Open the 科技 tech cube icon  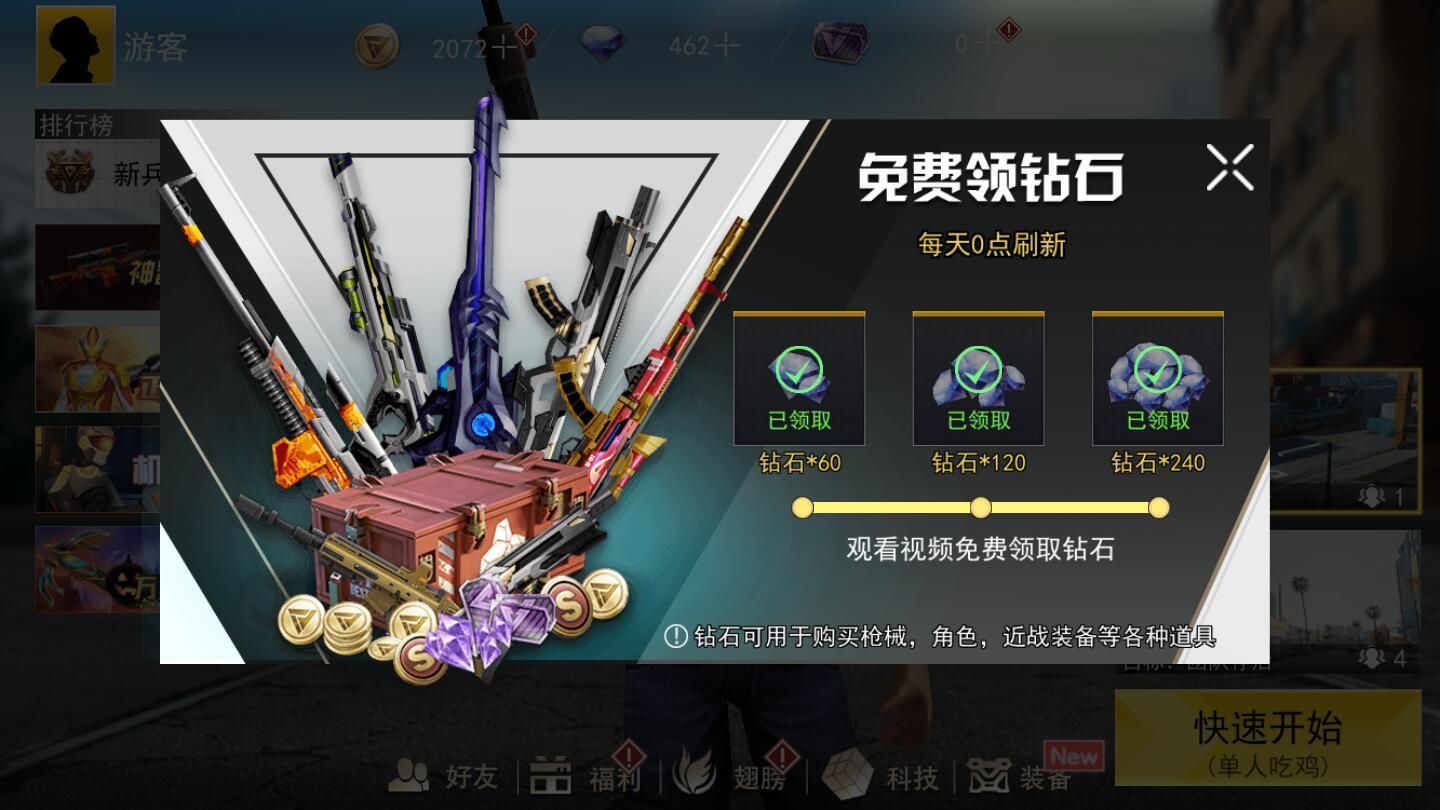pos(876,777)
